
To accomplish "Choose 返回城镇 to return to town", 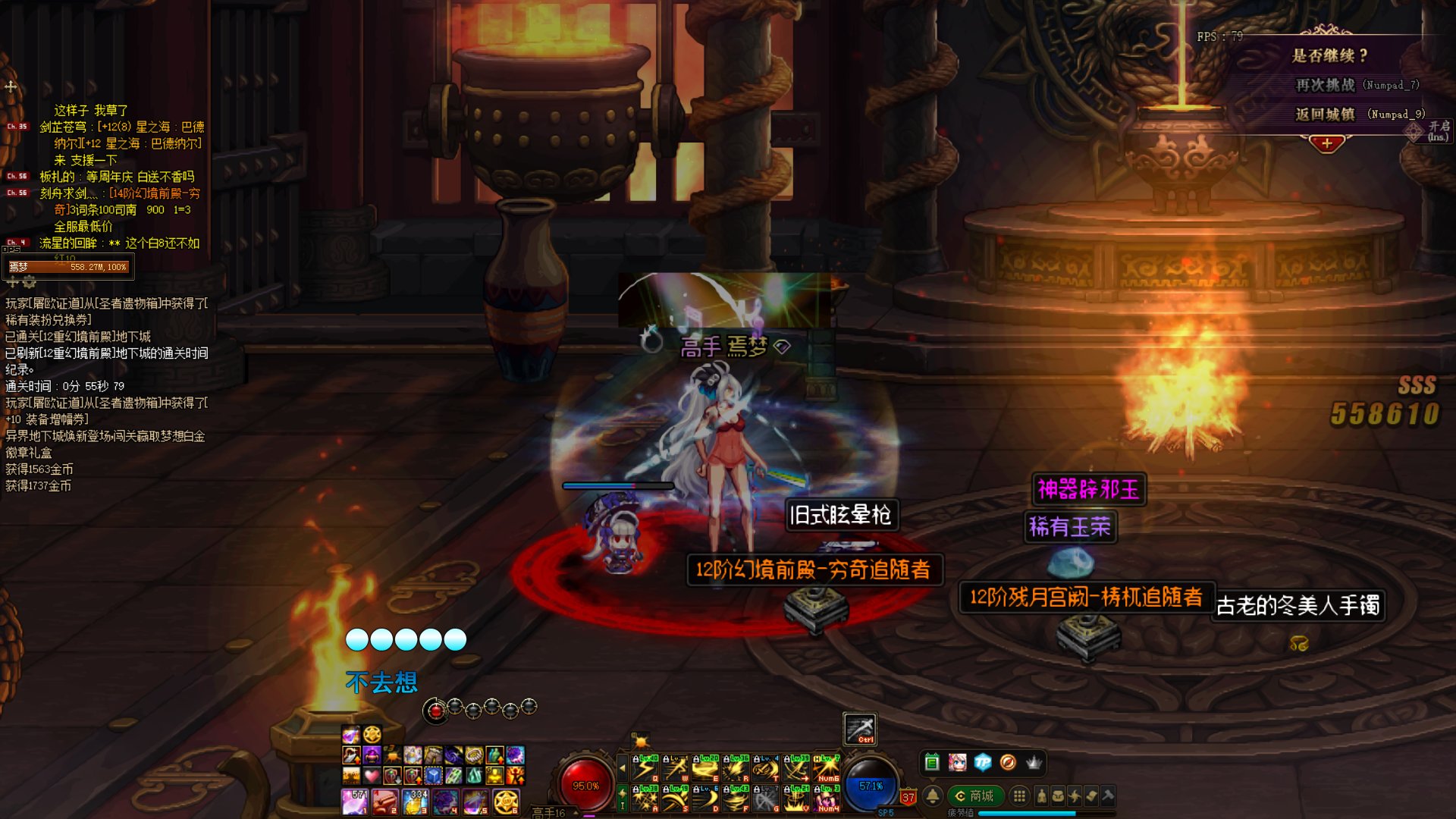I will (1325, 115).
